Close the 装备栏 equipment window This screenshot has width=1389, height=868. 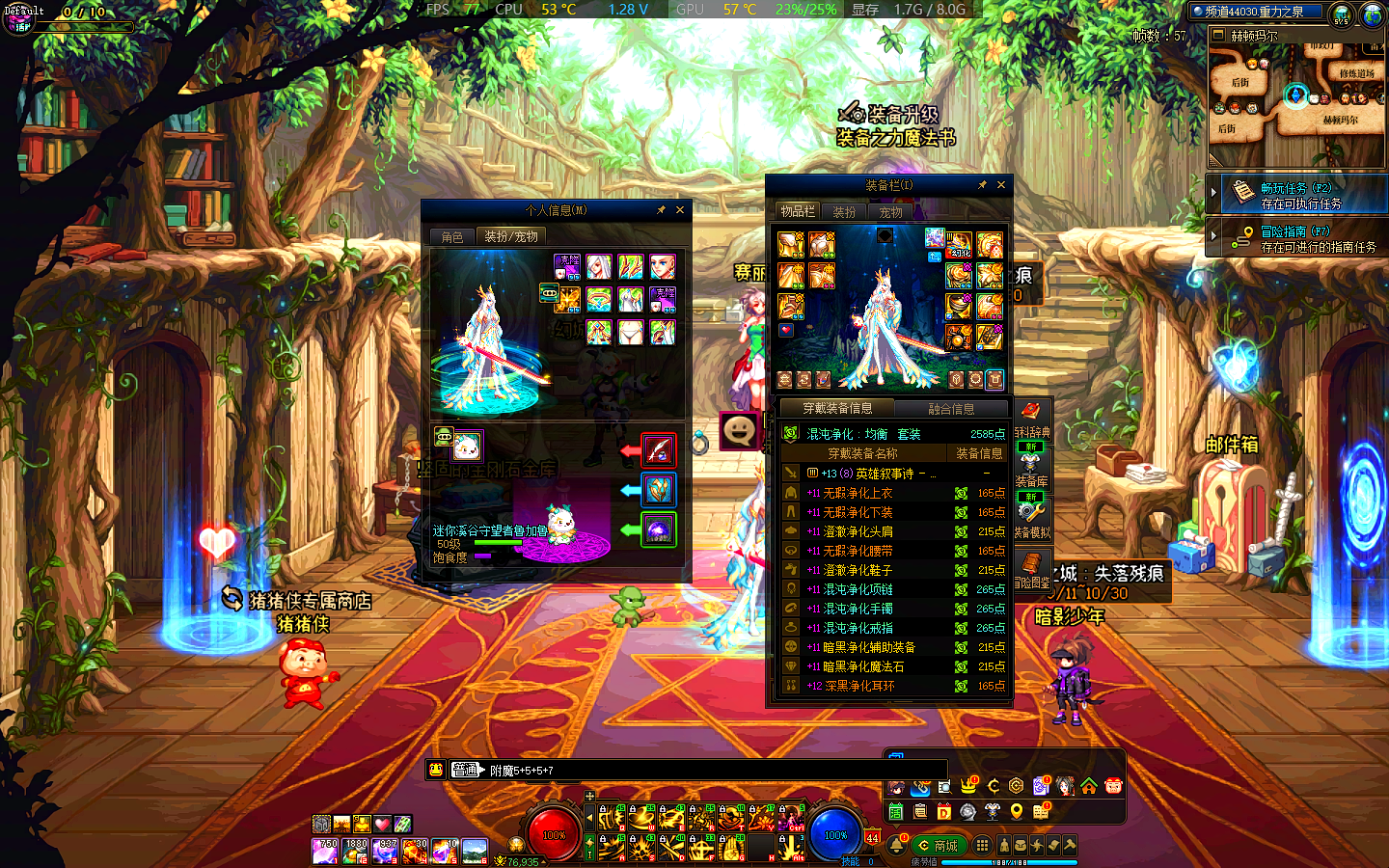coord(1001,185)
